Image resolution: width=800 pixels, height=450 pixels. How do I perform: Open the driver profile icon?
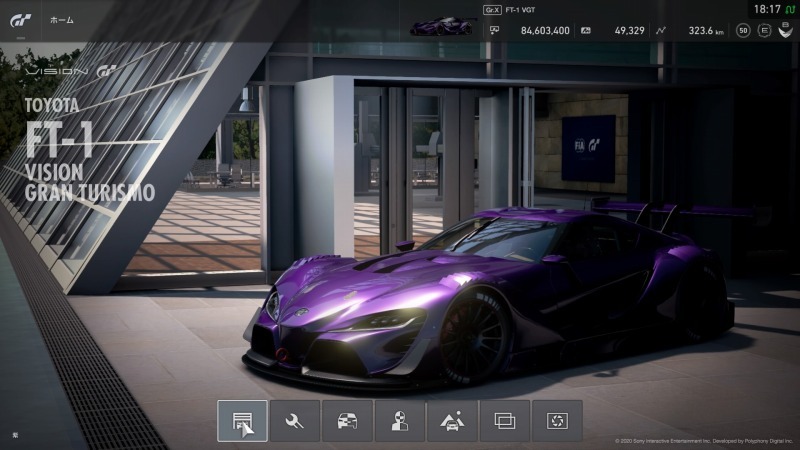point(400,421)
